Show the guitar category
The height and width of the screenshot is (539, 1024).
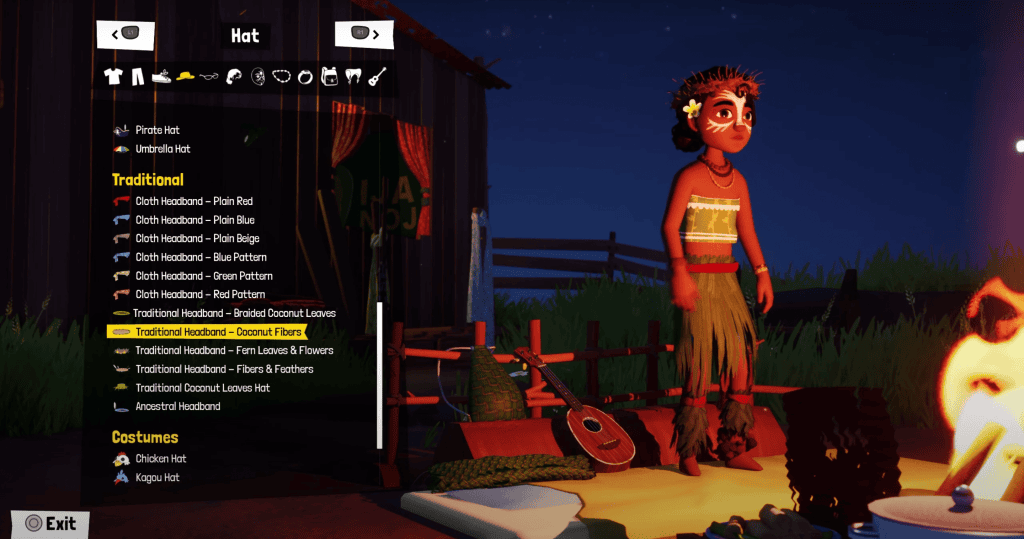click(x=377, y=76)
